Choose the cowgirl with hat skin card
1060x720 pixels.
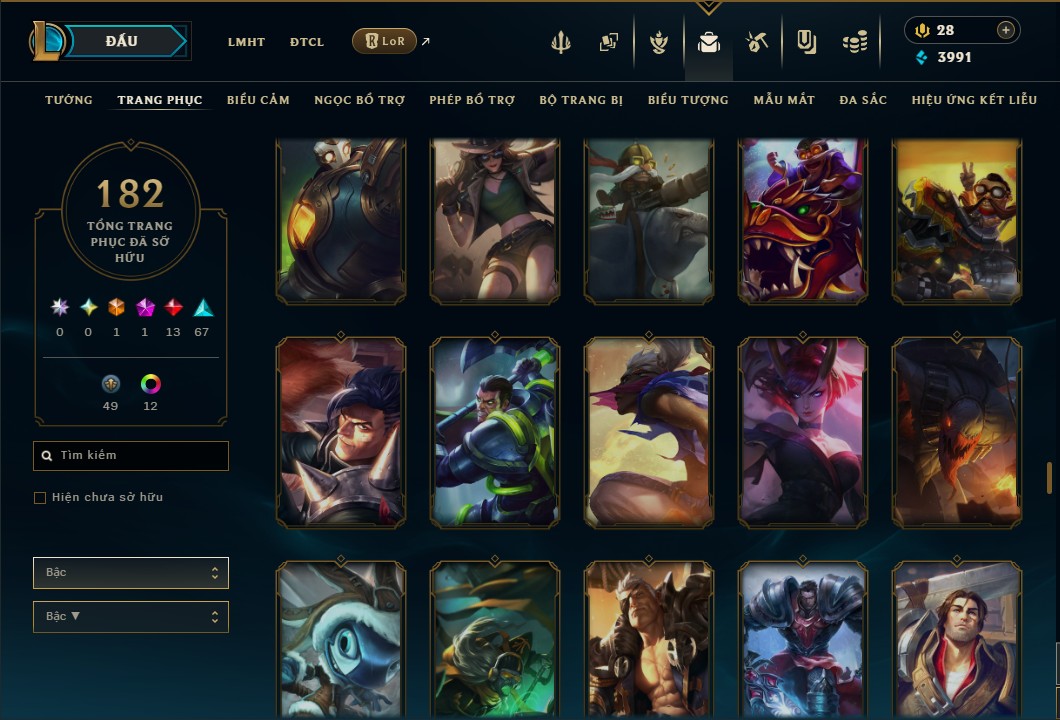495,221
